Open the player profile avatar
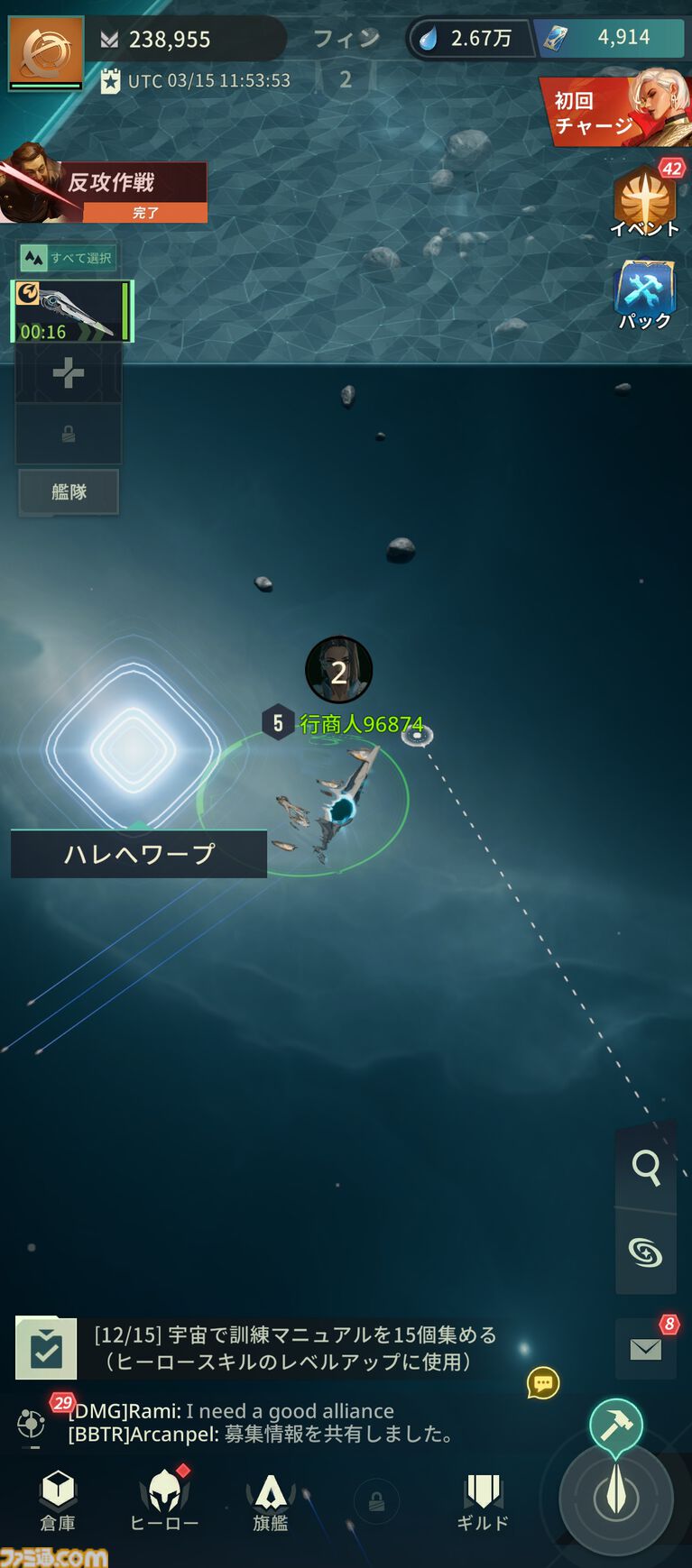The image size is (692, 1568). click(x=46, y=52)
